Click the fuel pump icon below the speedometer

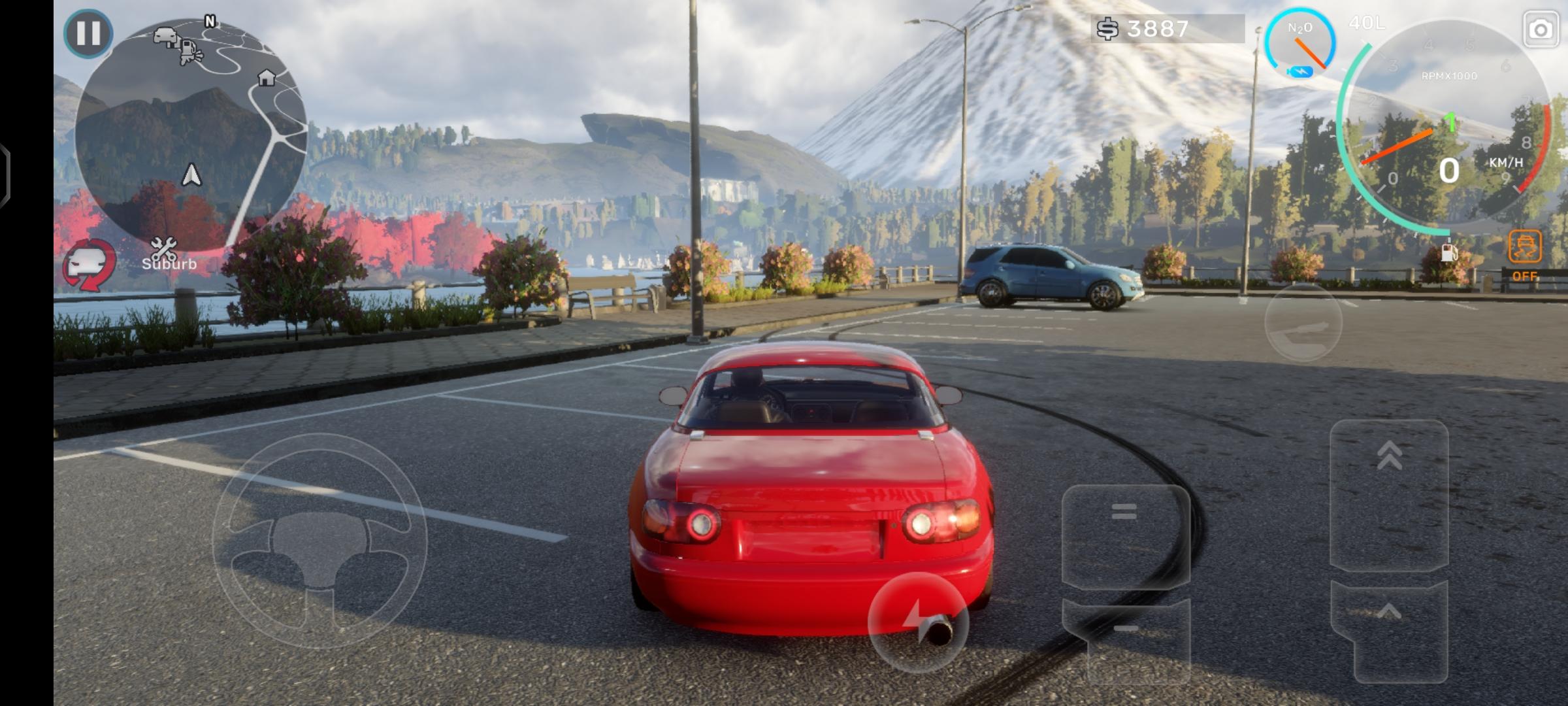pos(1448,252)
